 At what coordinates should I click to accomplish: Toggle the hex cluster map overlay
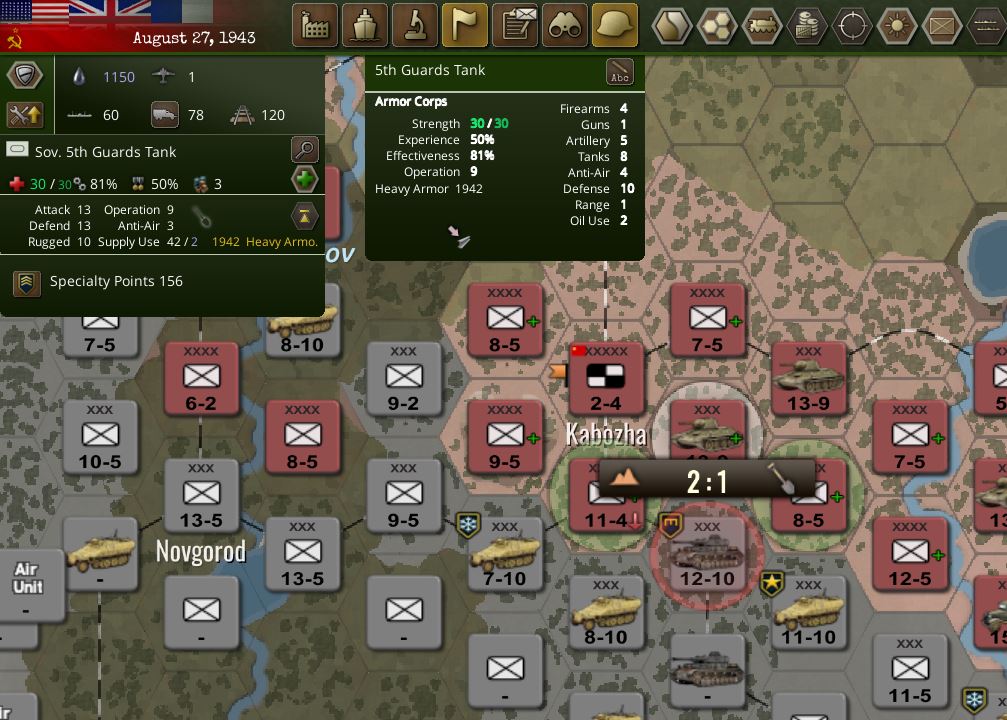719,26
